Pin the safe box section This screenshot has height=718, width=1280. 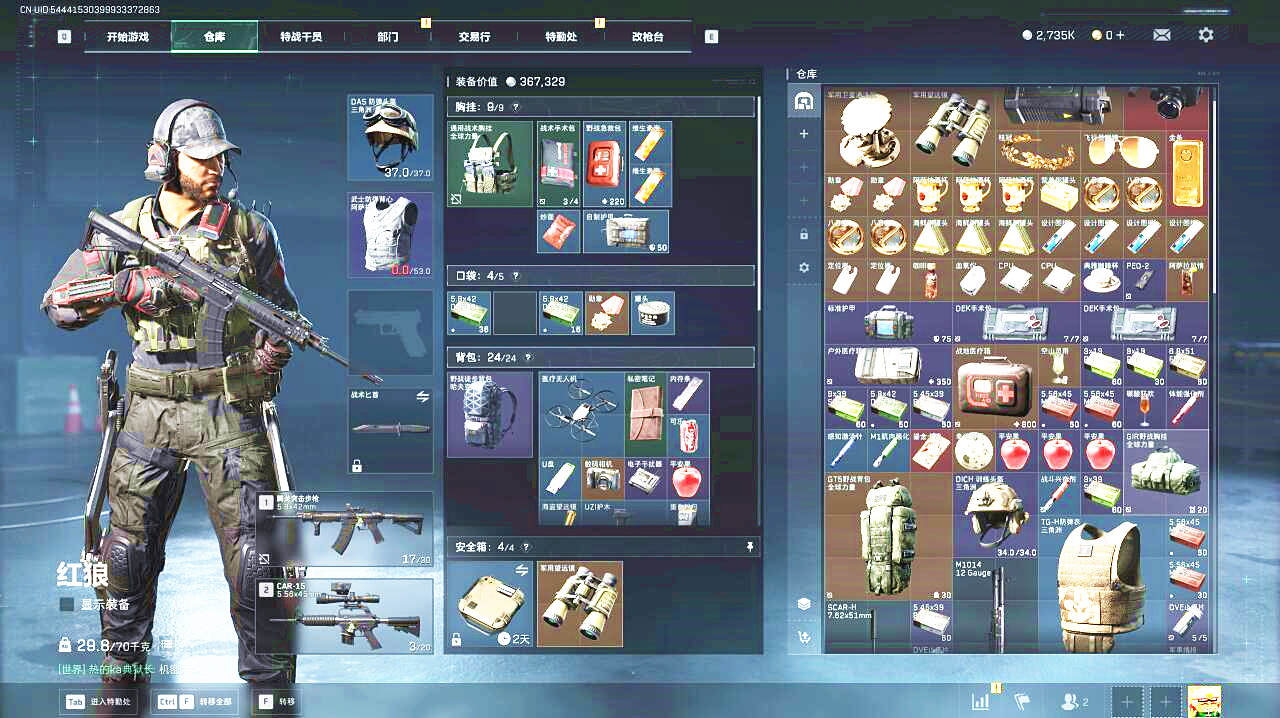point(749,547)
